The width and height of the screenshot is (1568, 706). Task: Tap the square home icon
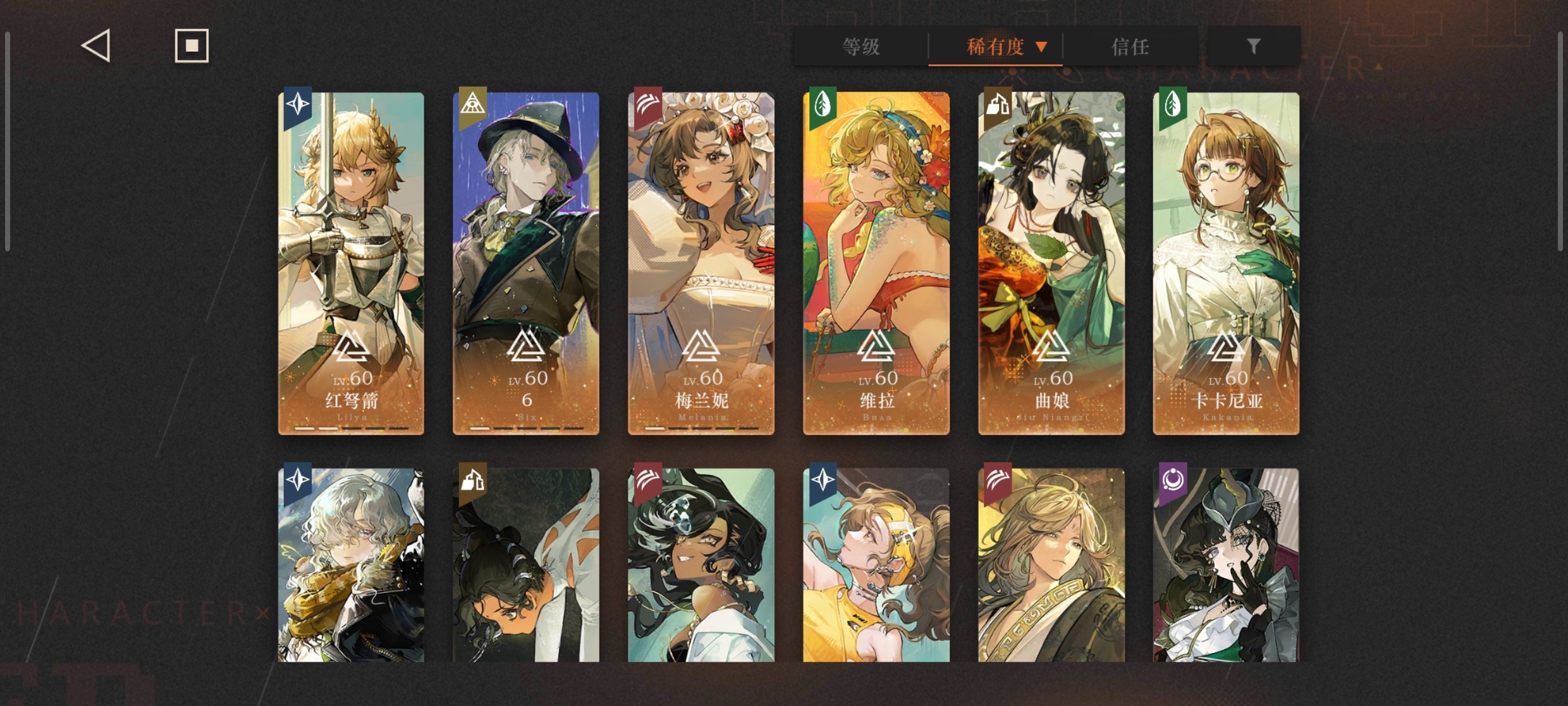coord(192,46)
